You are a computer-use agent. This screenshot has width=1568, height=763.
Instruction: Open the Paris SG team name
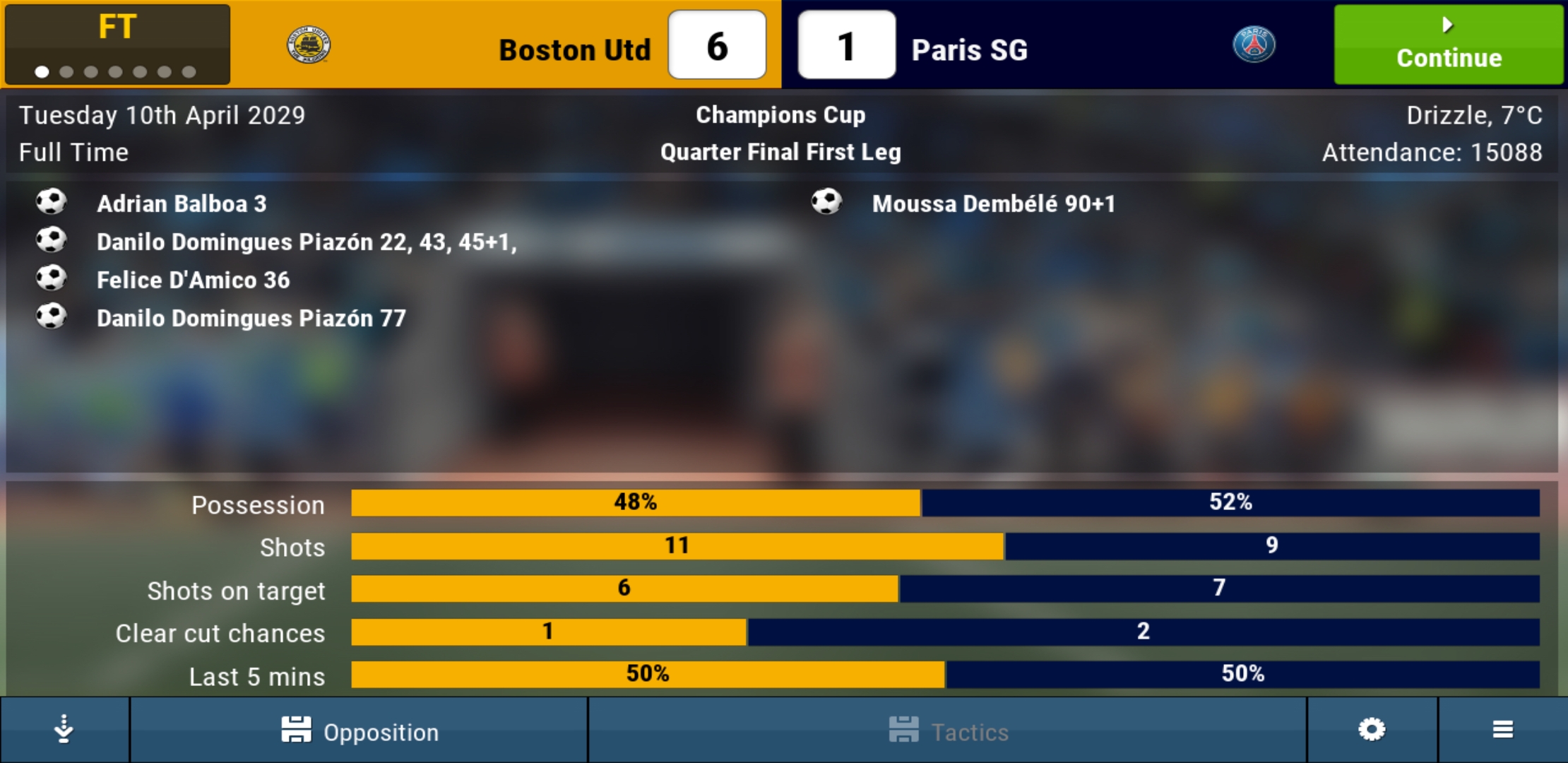969,50
